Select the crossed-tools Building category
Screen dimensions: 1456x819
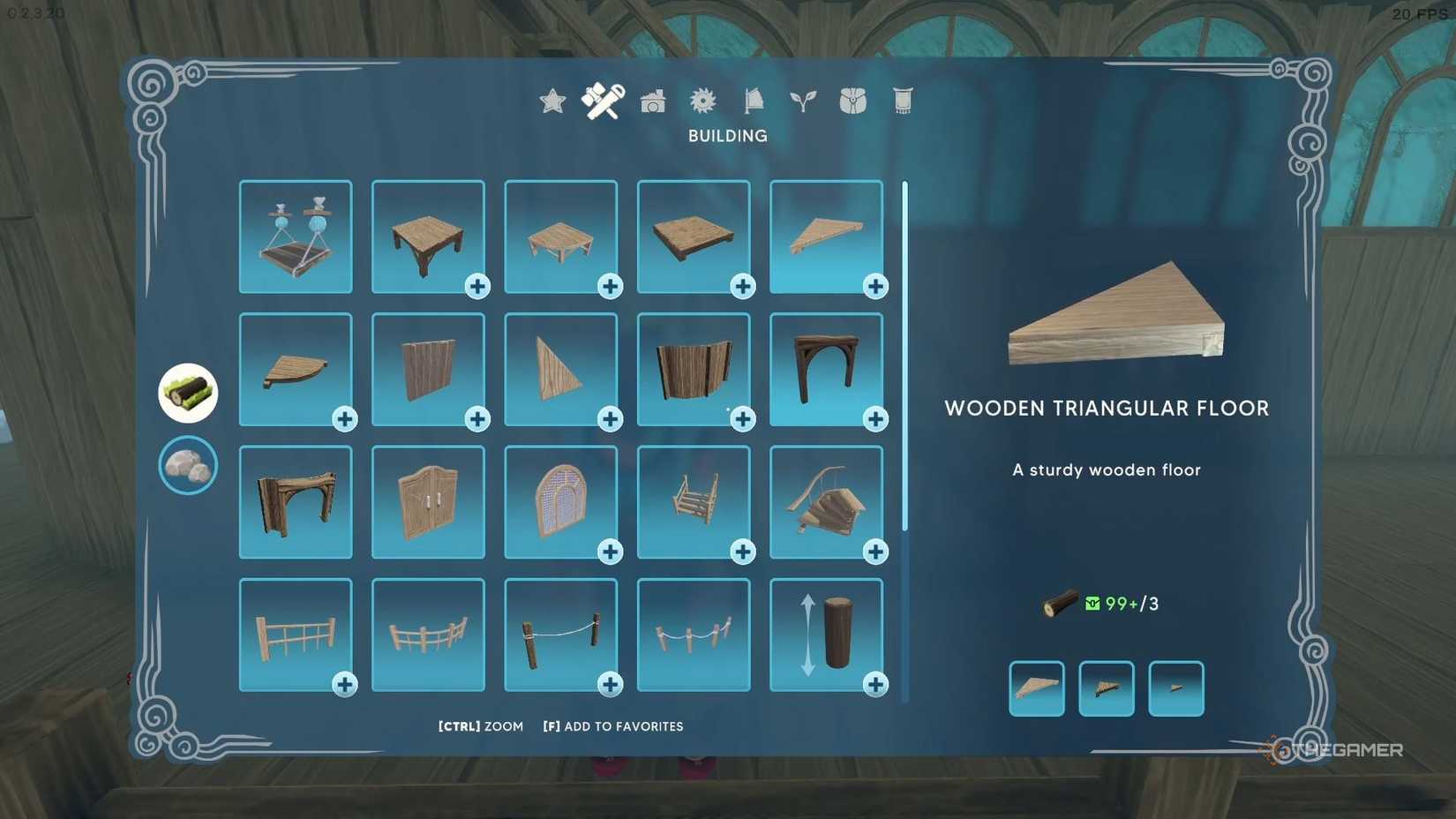[x=603, y=100]
